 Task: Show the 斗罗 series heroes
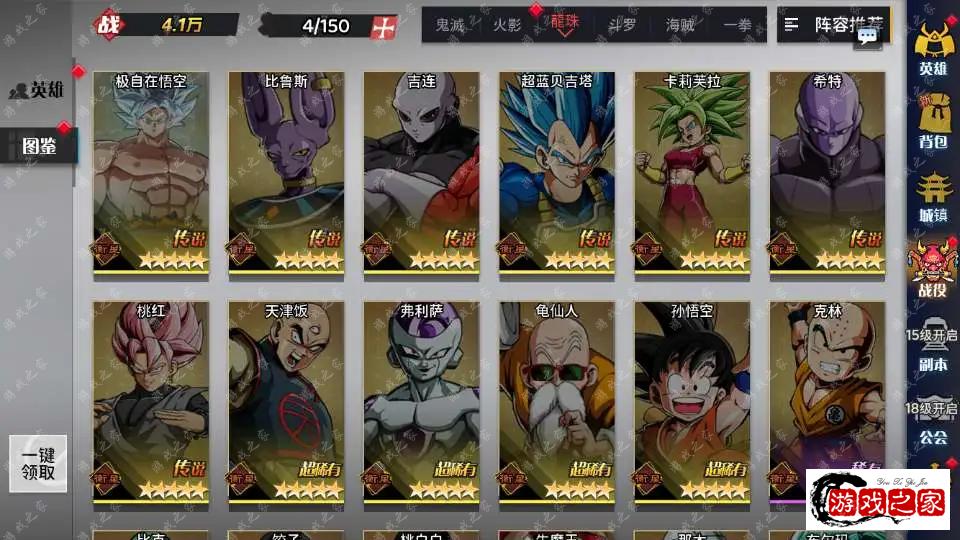point(622,25)
